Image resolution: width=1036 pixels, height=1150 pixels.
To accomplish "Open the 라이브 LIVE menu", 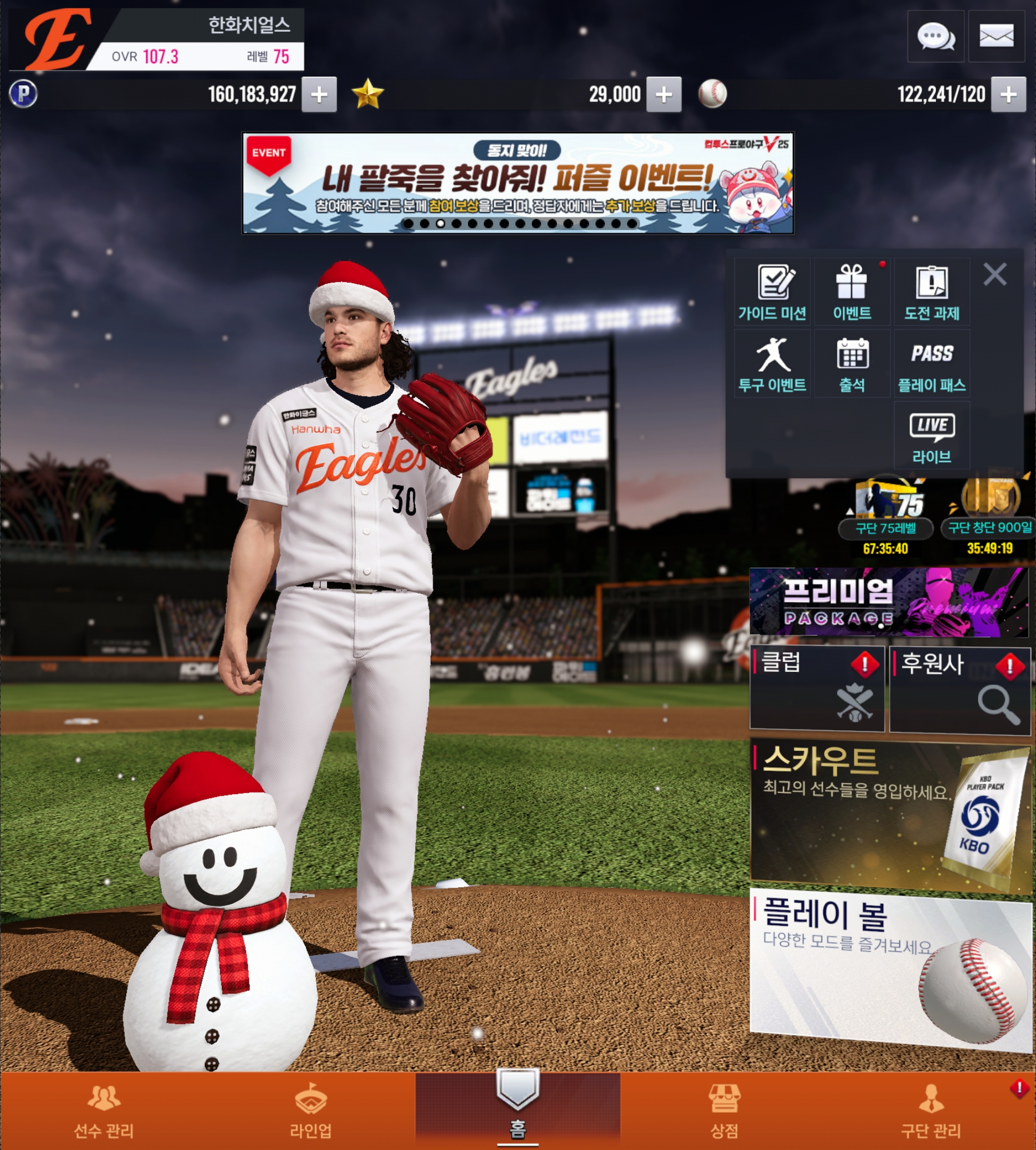I will coord(932,436).
